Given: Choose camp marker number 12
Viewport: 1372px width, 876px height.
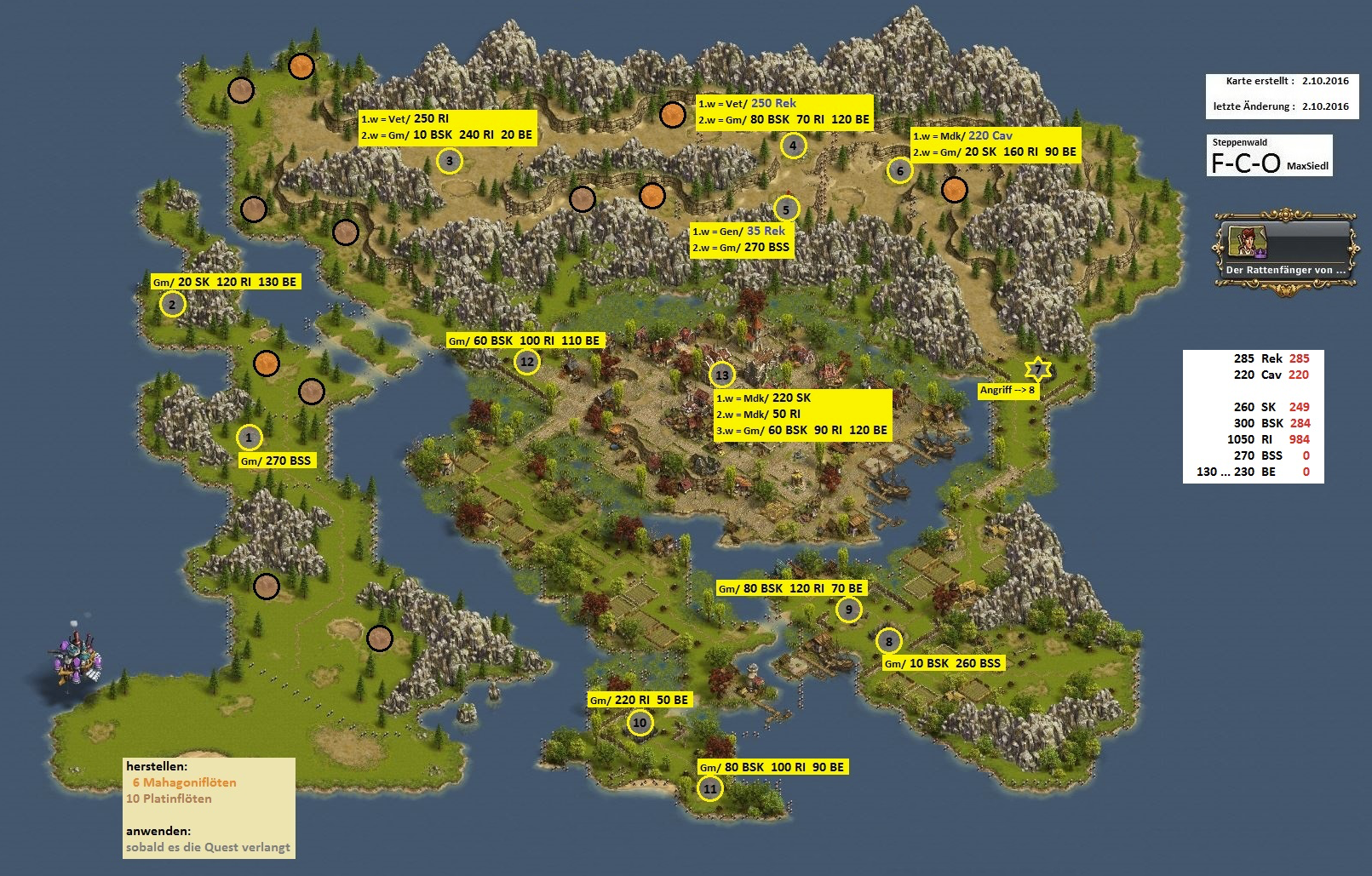Looking at the screenshot, I should [527, 361].
